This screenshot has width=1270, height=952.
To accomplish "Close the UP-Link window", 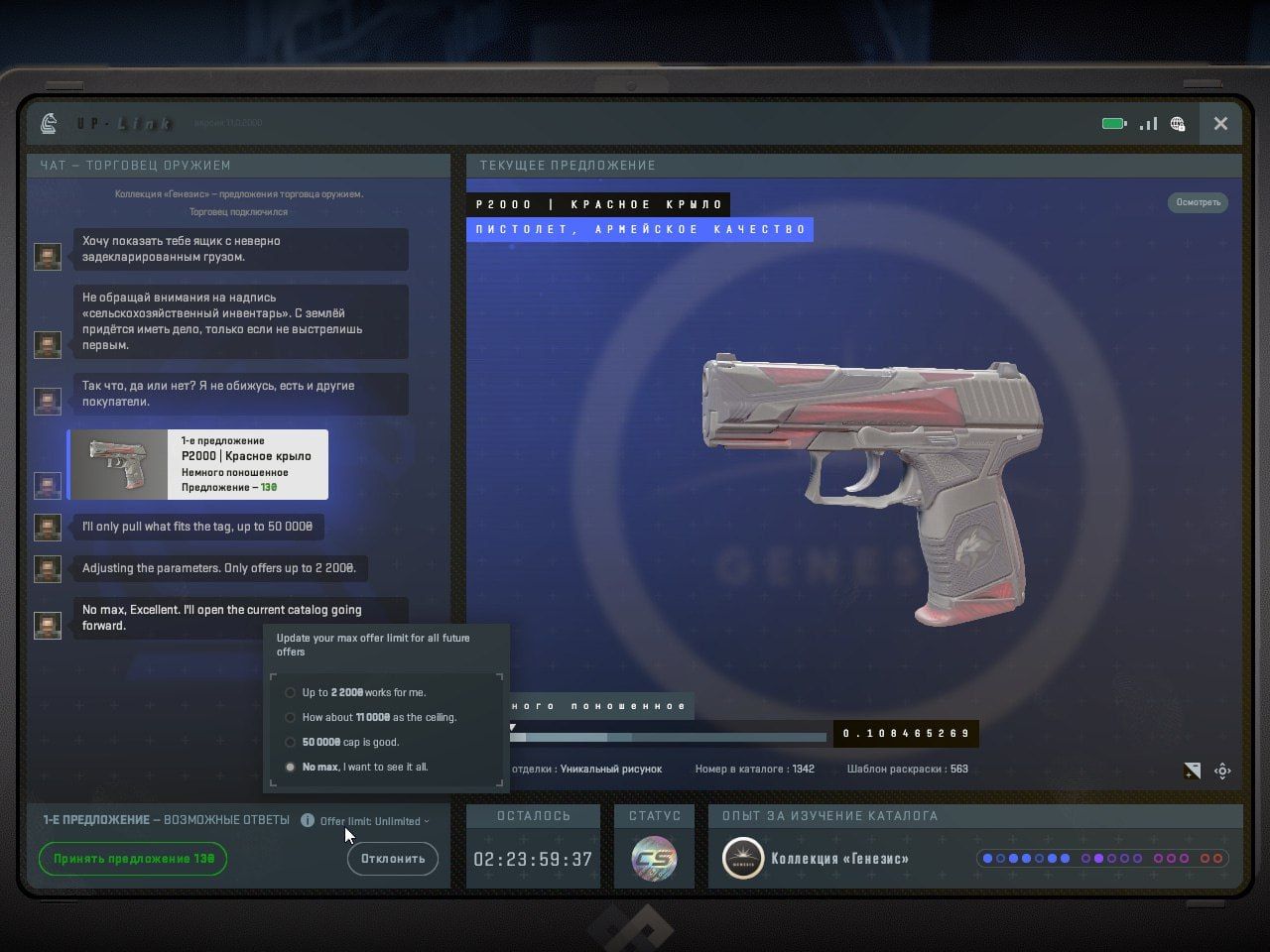I will click(x=1220, y=124).
